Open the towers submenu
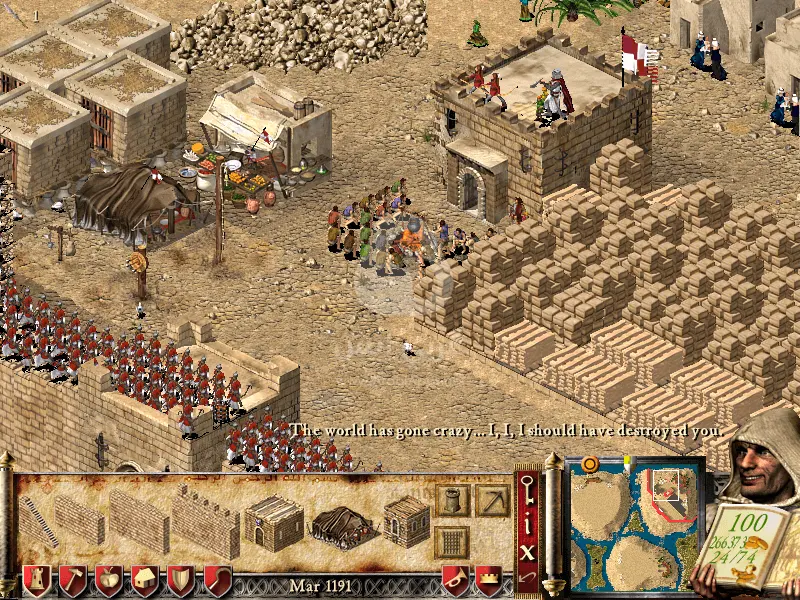Image resolution: width=800 pixels, height=600 pixels. pyautogui.click(x=452, y=500)
